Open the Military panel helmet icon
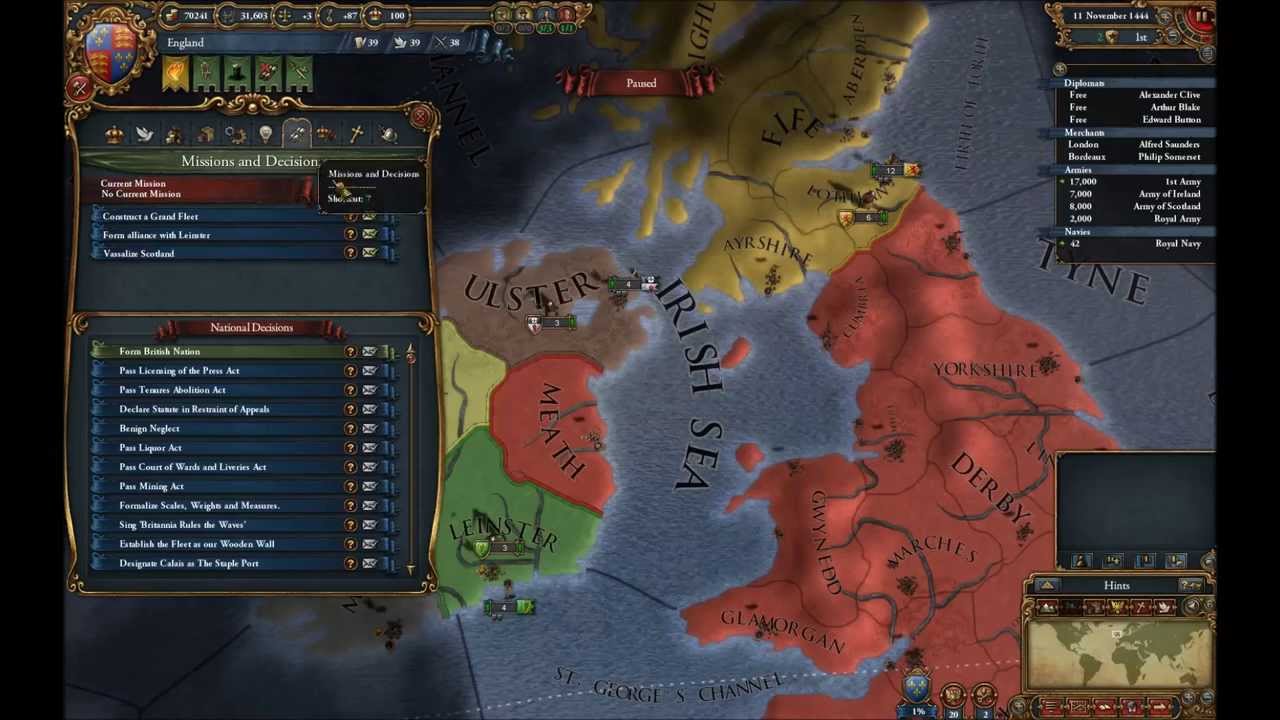 388,135
